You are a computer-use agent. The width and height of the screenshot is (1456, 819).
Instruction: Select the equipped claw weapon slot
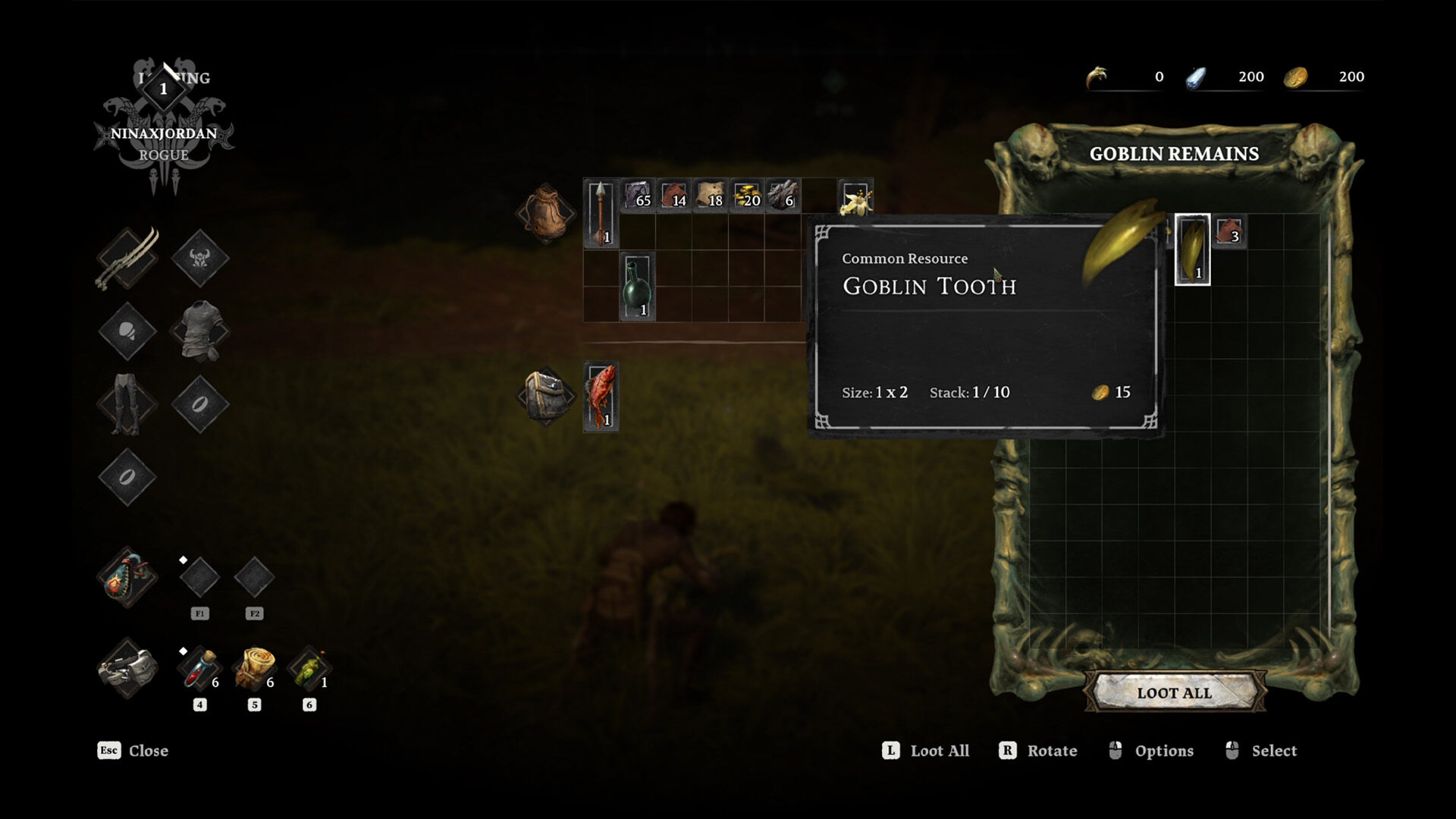tap(127, 258)
